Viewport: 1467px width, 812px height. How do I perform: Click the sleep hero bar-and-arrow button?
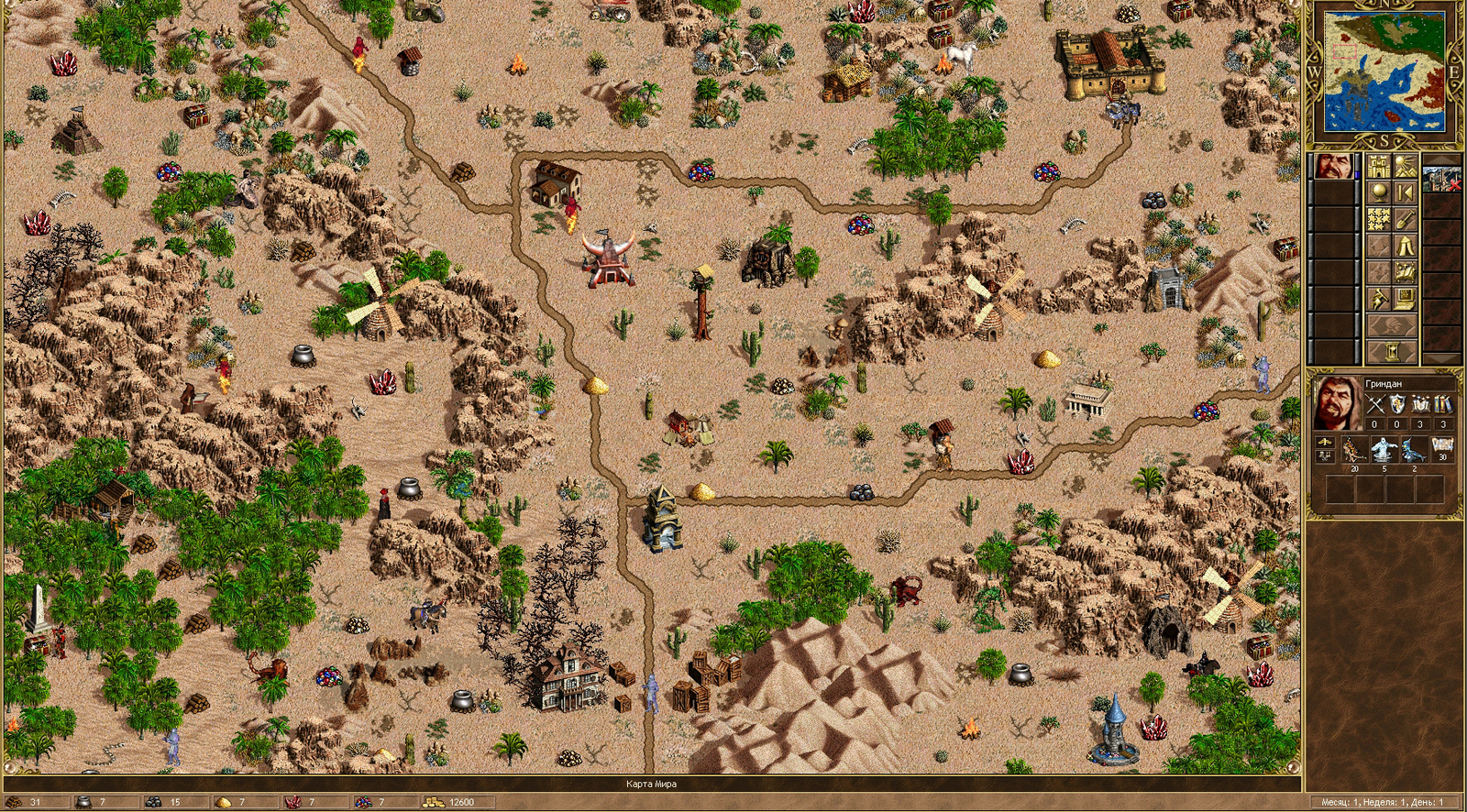coord(1405,192)
